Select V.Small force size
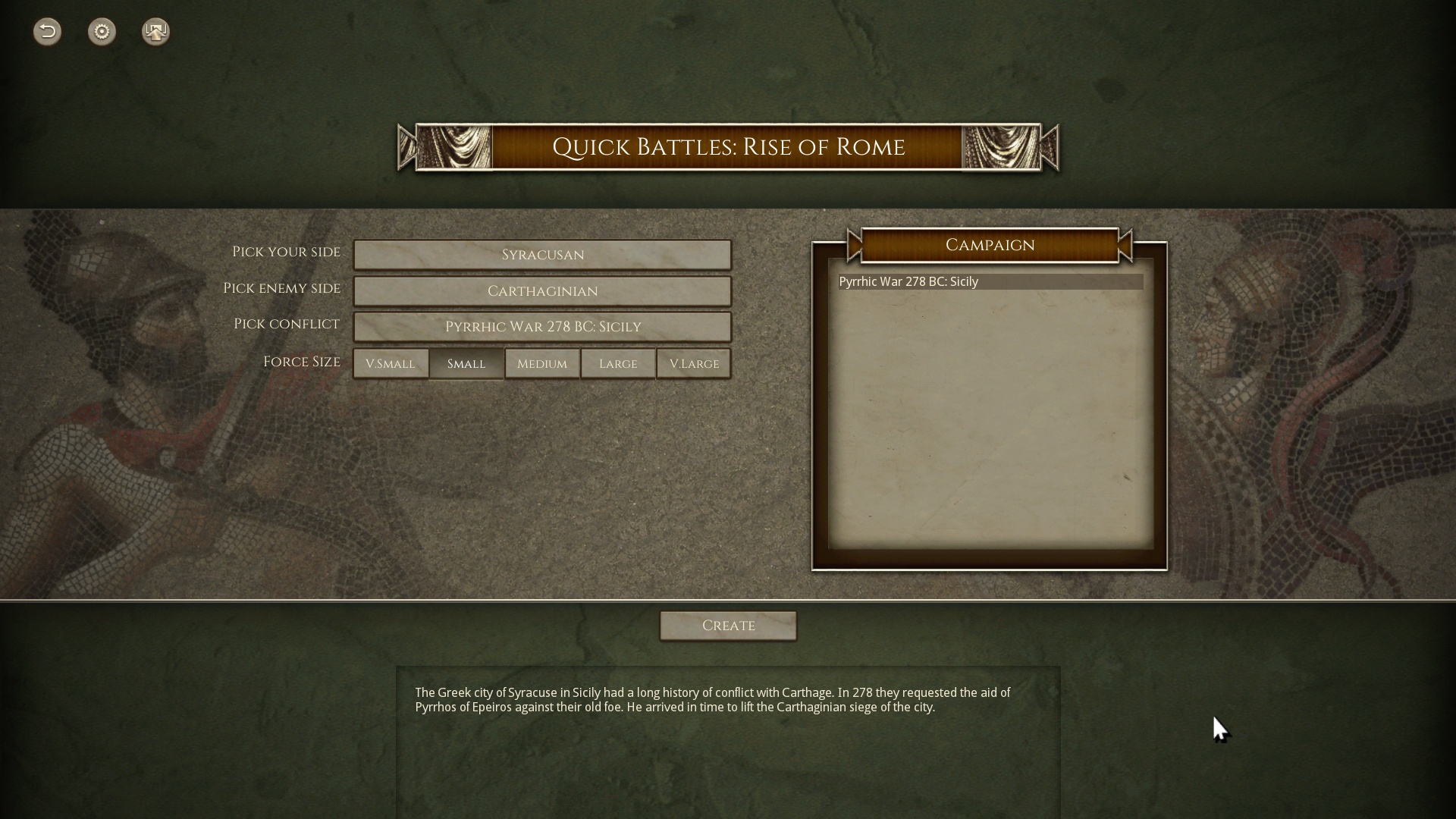The height and width of the screenshot is (819, 1456). pyautogui.click(x=391, y=364)
